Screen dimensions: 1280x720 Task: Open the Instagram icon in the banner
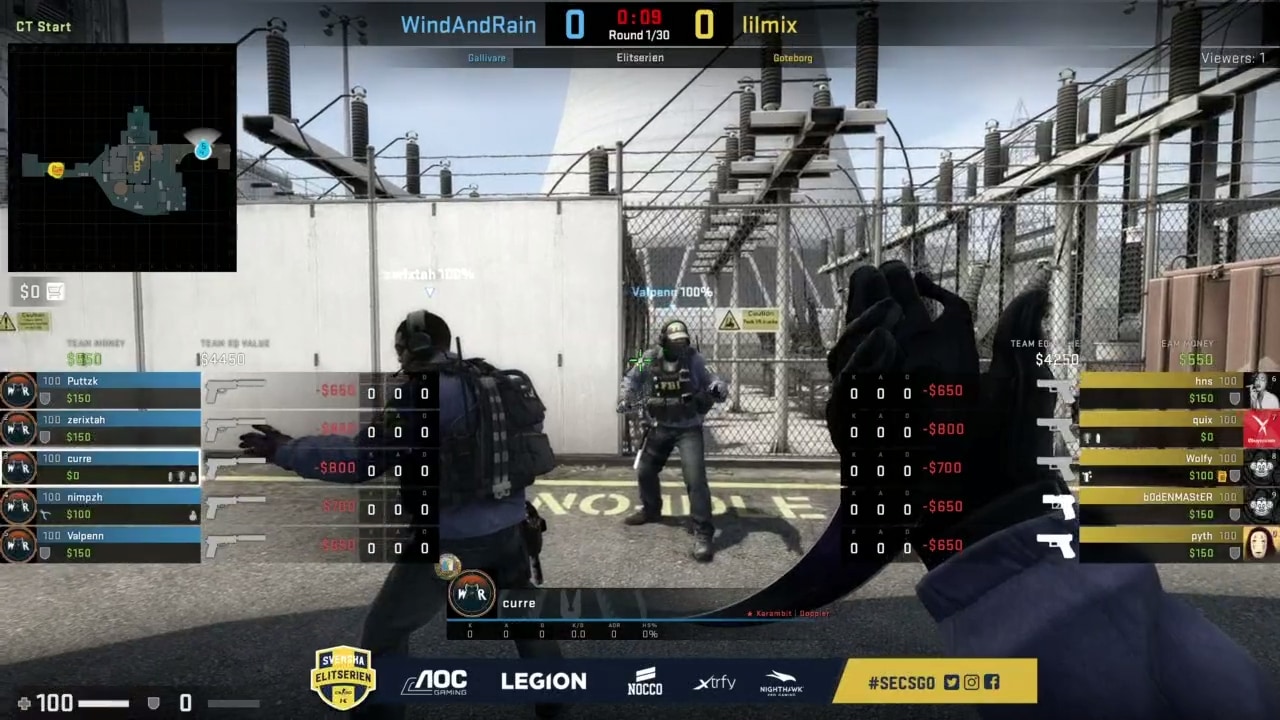[x=971, y=683]
